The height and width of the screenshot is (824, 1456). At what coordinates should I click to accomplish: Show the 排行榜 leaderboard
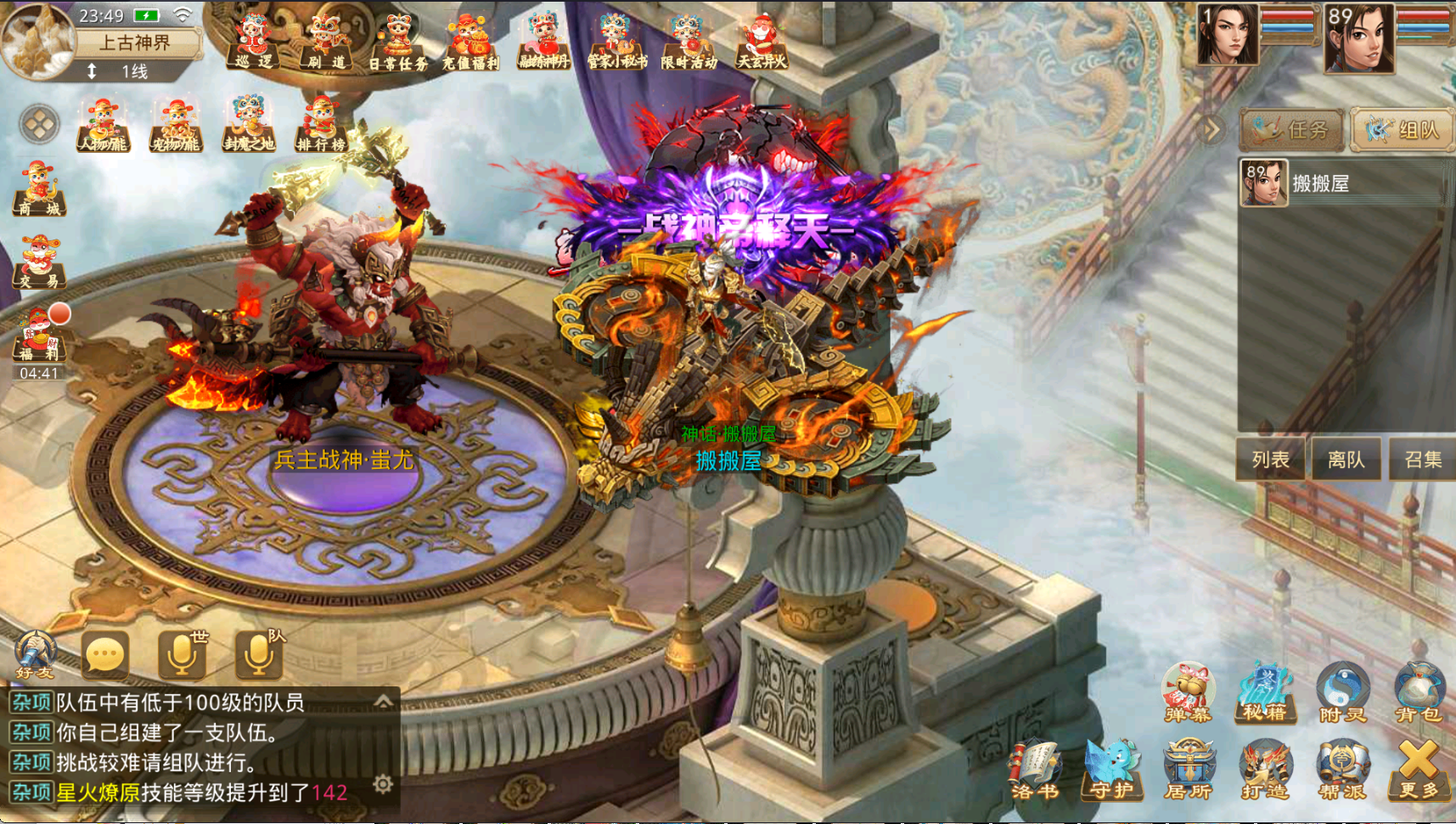coord(321,125)
